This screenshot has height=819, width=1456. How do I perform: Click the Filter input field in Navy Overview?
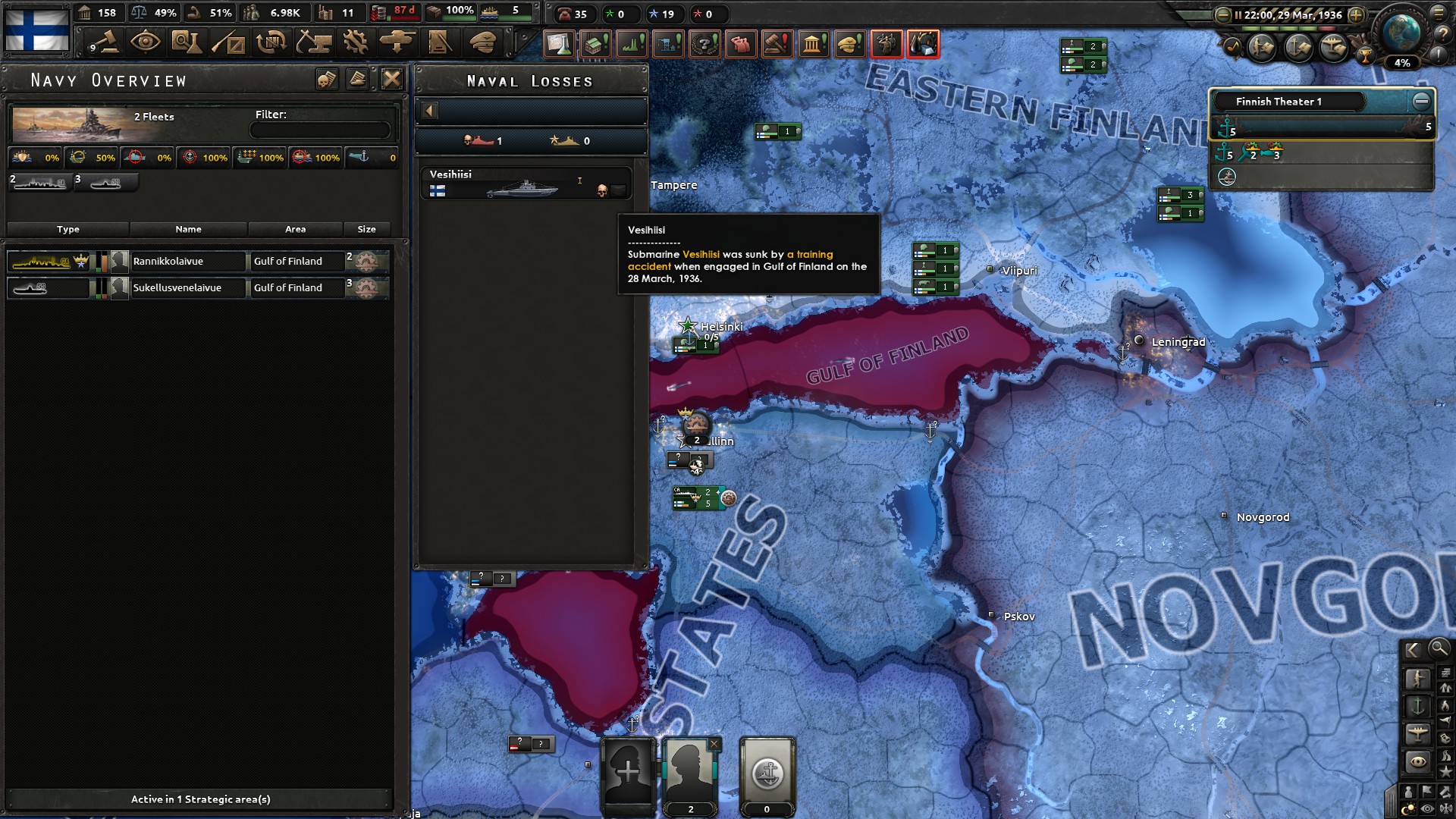coord(320,129)
